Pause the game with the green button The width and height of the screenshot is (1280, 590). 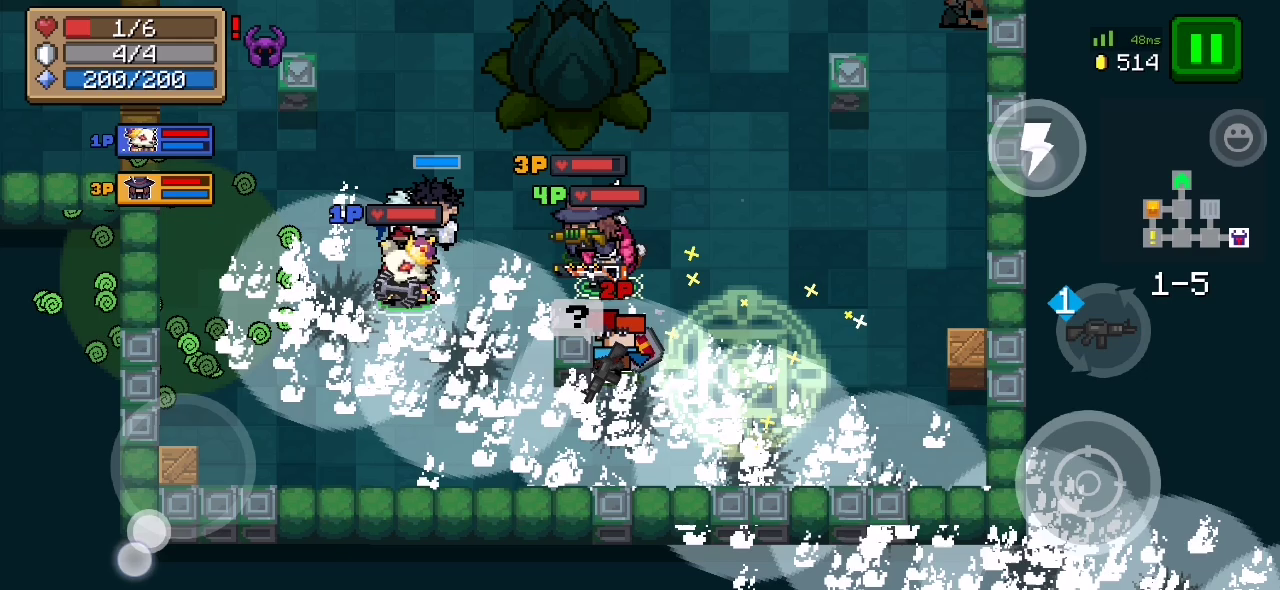(x=1206, y=48)
